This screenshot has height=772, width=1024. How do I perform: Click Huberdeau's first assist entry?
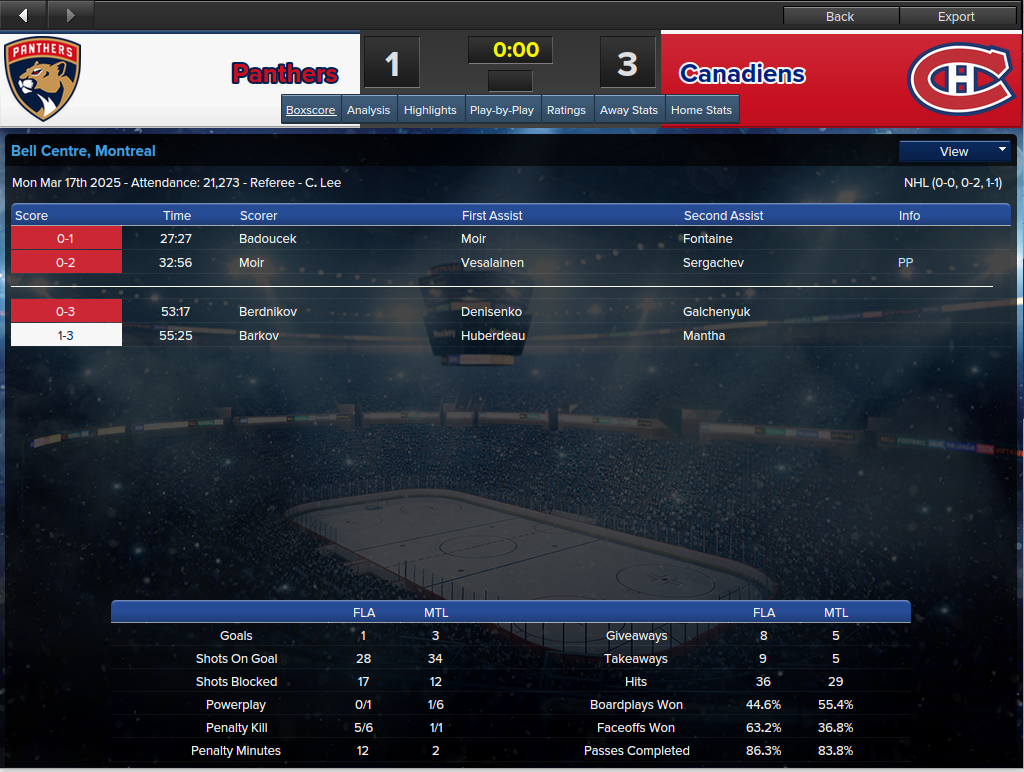493,336
